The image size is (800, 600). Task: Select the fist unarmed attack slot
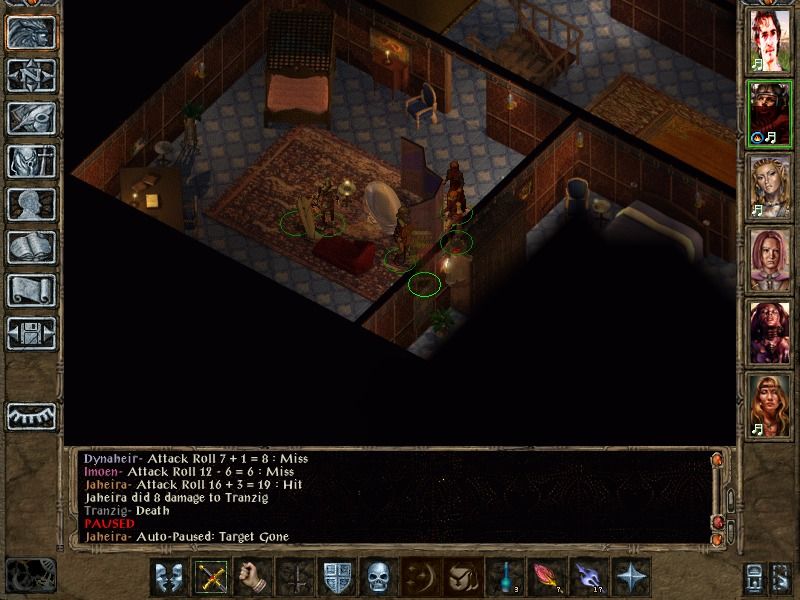coord(253,577)
